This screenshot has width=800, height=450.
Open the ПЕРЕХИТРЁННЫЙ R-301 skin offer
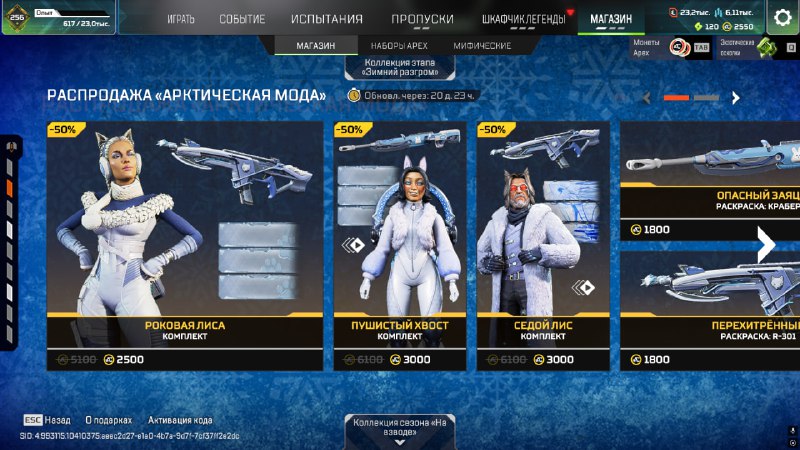(x=712, y=310)
